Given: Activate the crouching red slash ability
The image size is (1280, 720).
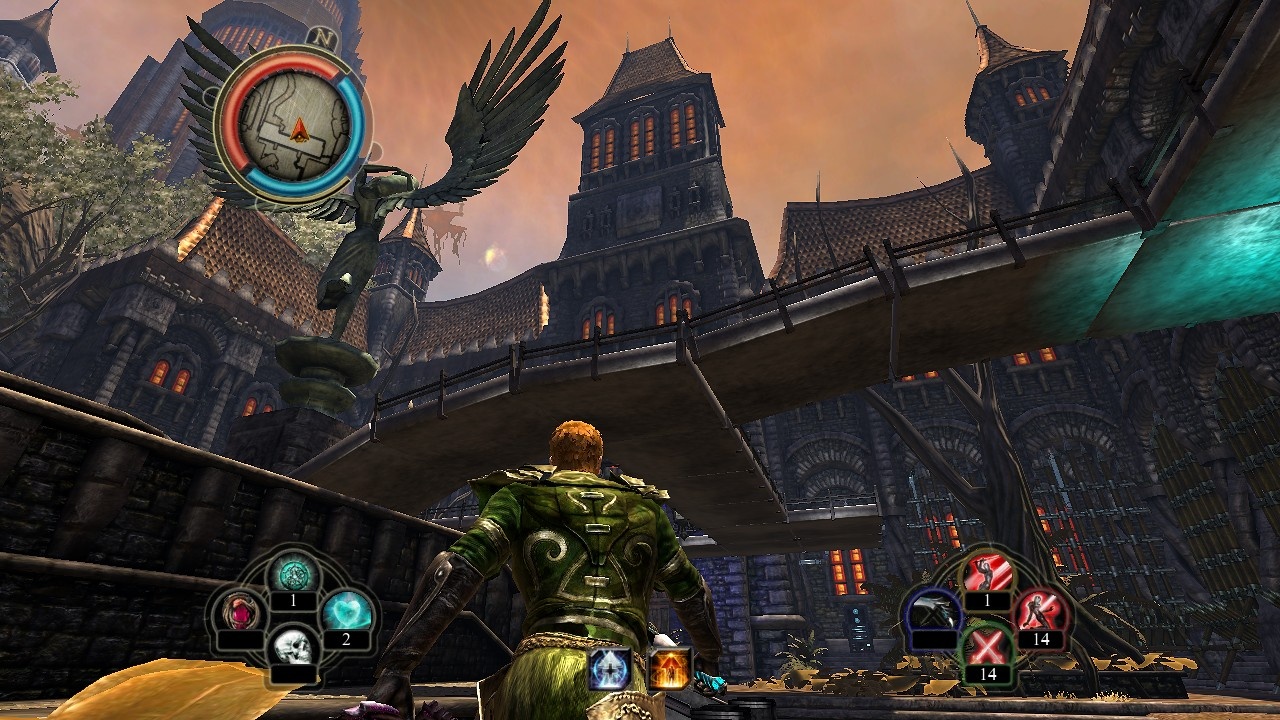Looking at the screenshot, I should click(x=1040, y=610).
